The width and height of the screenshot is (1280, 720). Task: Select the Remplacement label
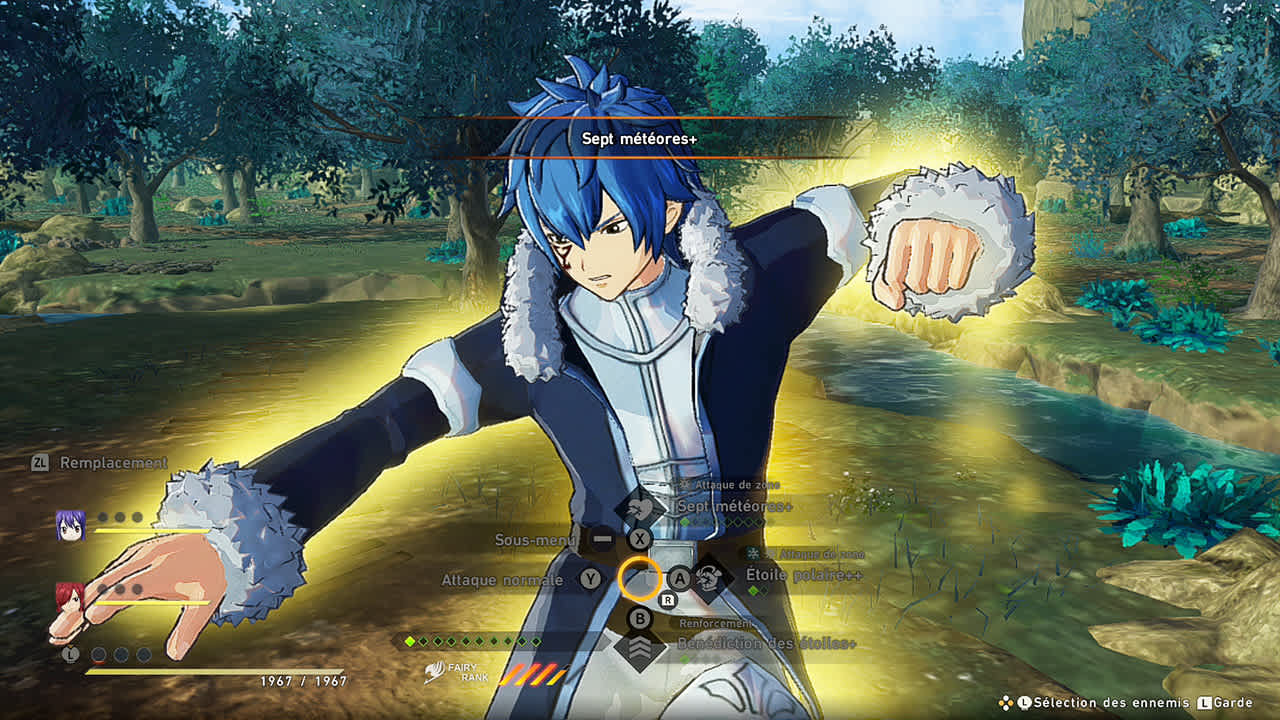click(x=113, y=463)
